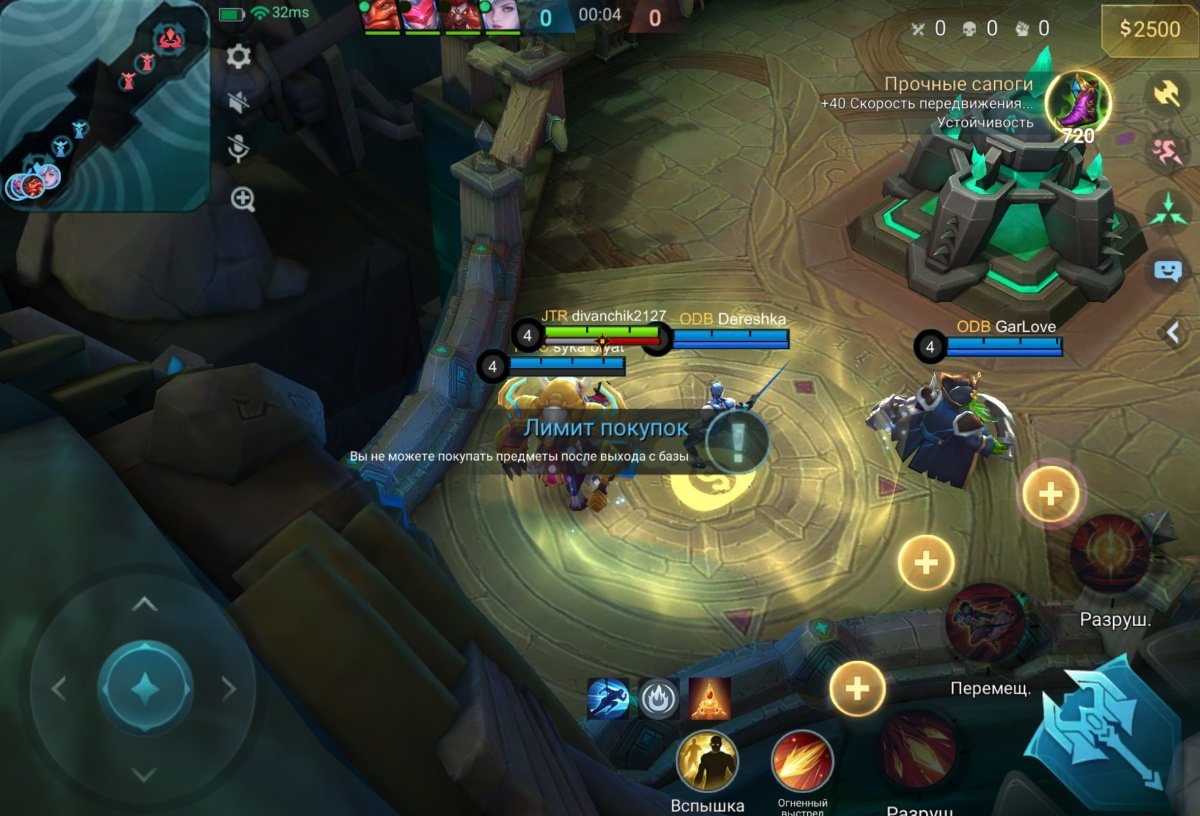This screenshot has height=816, width=1200.
Task: Select the white-haired hero portrait in scoreboard
Action: tap(502, 16)
